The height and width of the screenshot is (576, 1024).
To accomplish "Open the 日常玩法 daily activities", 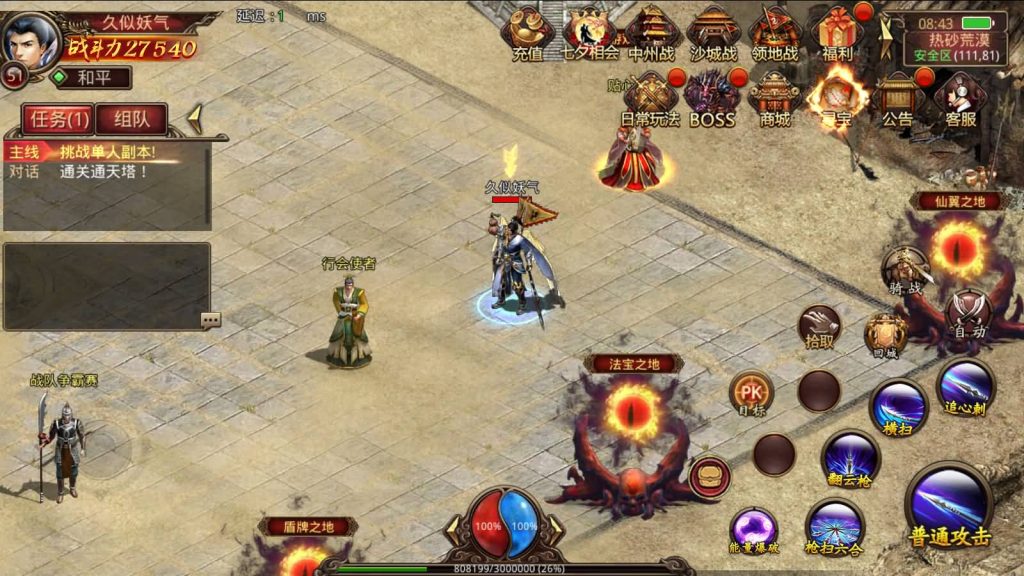I will [x=650, y=98].
